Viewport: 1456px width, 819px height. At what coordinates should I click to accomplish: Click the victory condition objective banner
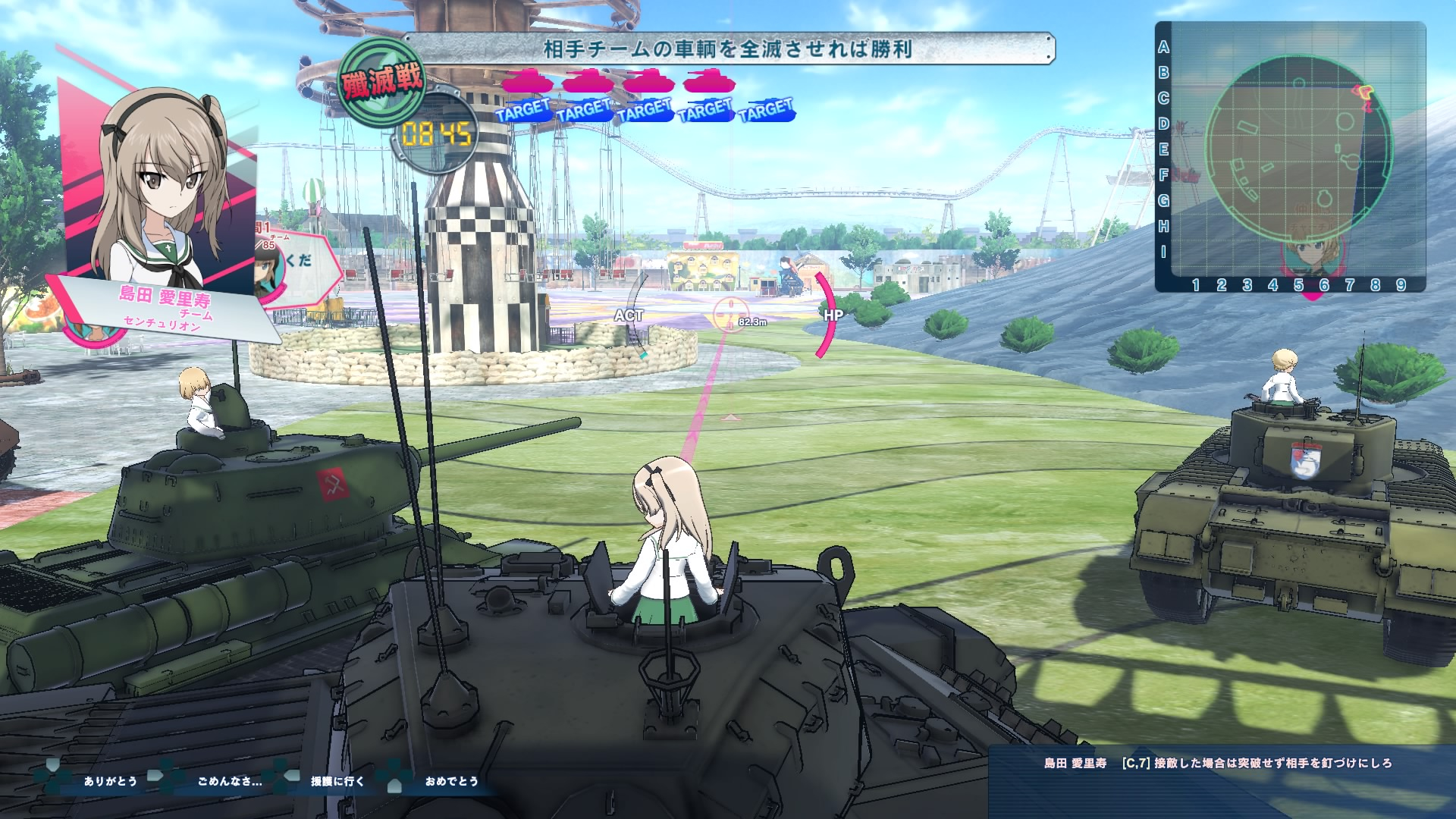point(728,49)
